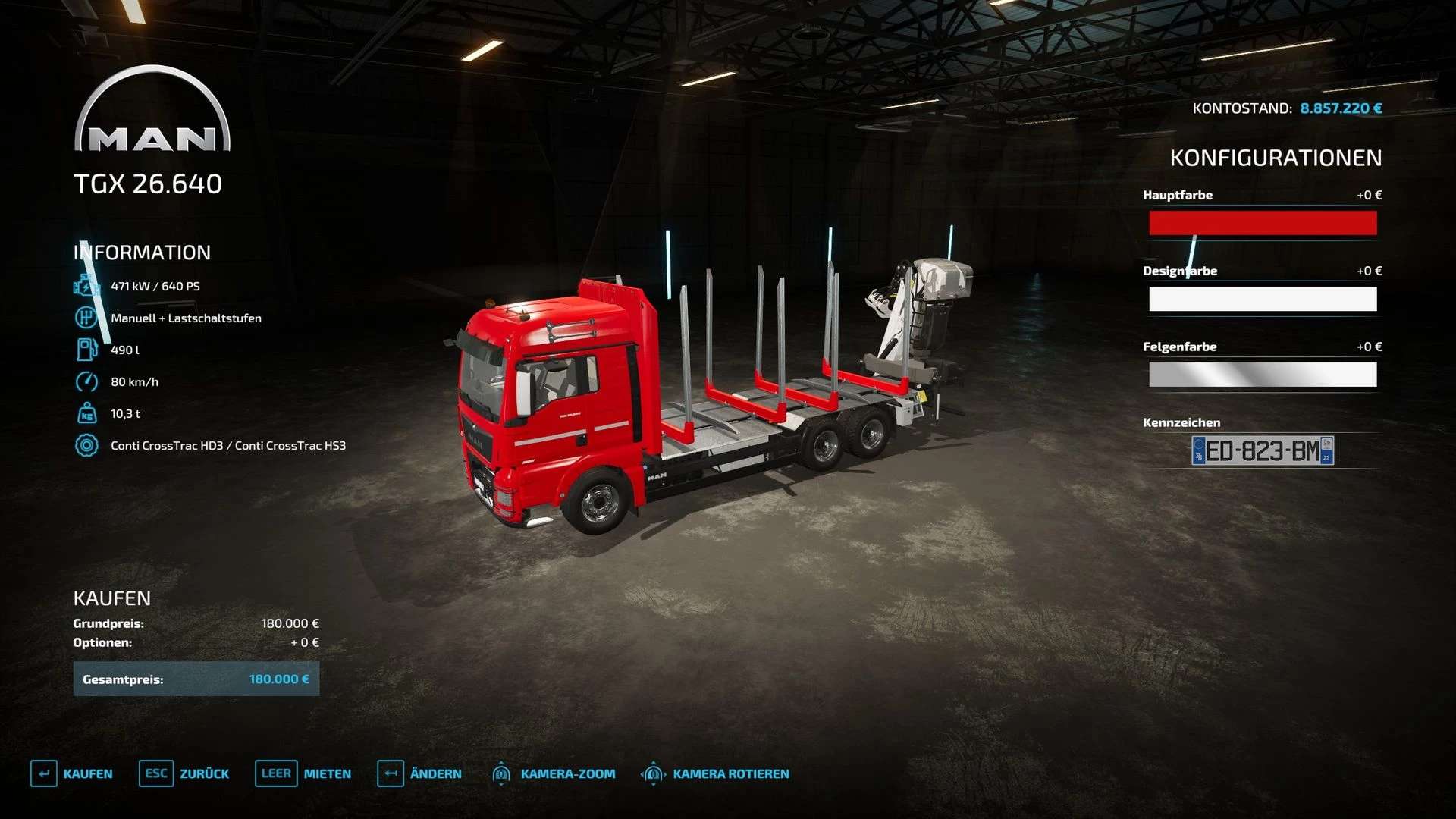This screenshot has height=819, width=1456.
Task: Rent the truck with Mieten
Action: pos(303,773)
